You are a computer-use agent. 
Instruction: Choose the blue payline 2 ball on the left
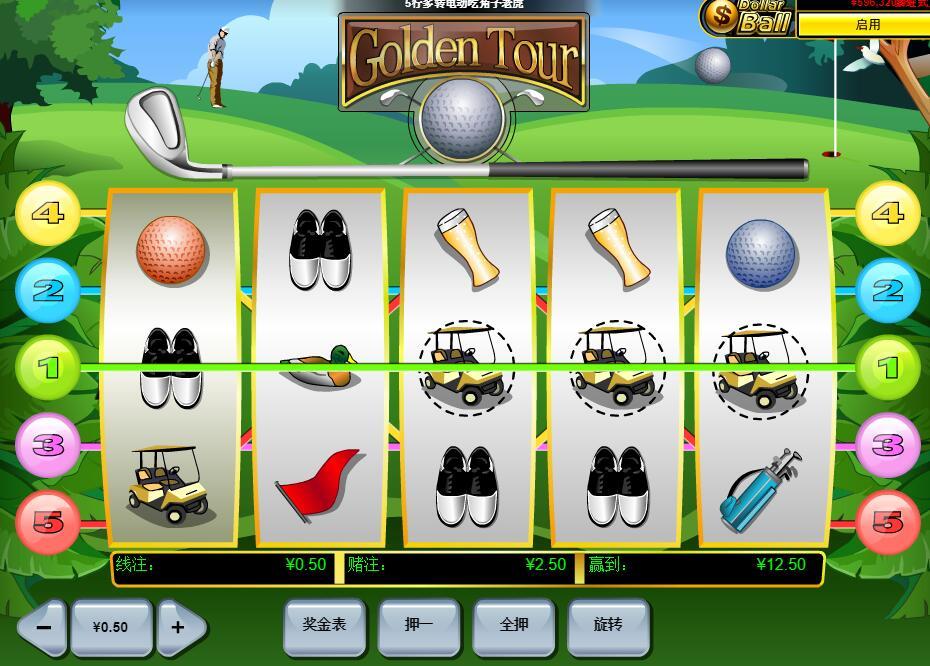tap(47, 291)
